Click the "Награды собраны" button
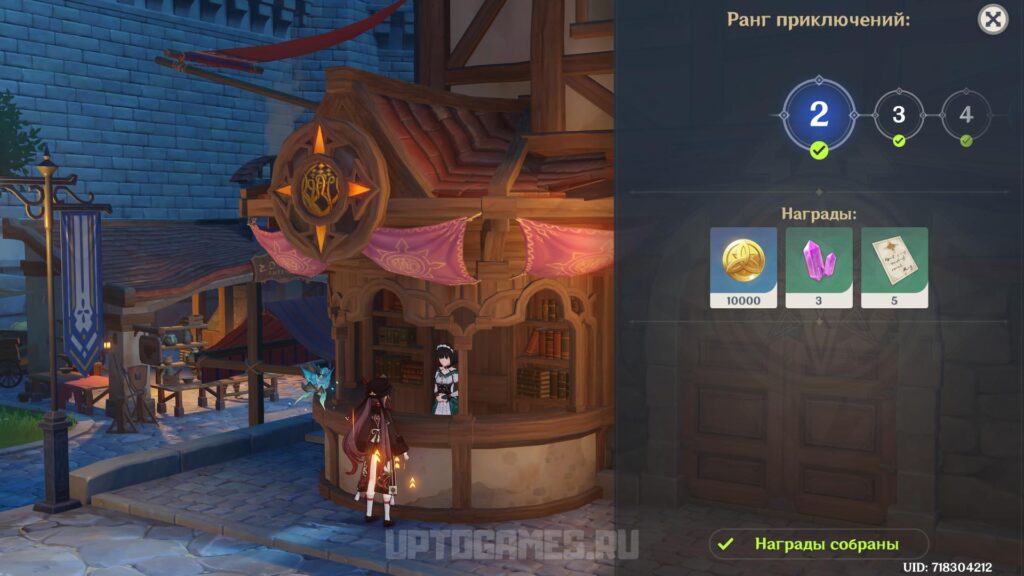 [819, 544]
